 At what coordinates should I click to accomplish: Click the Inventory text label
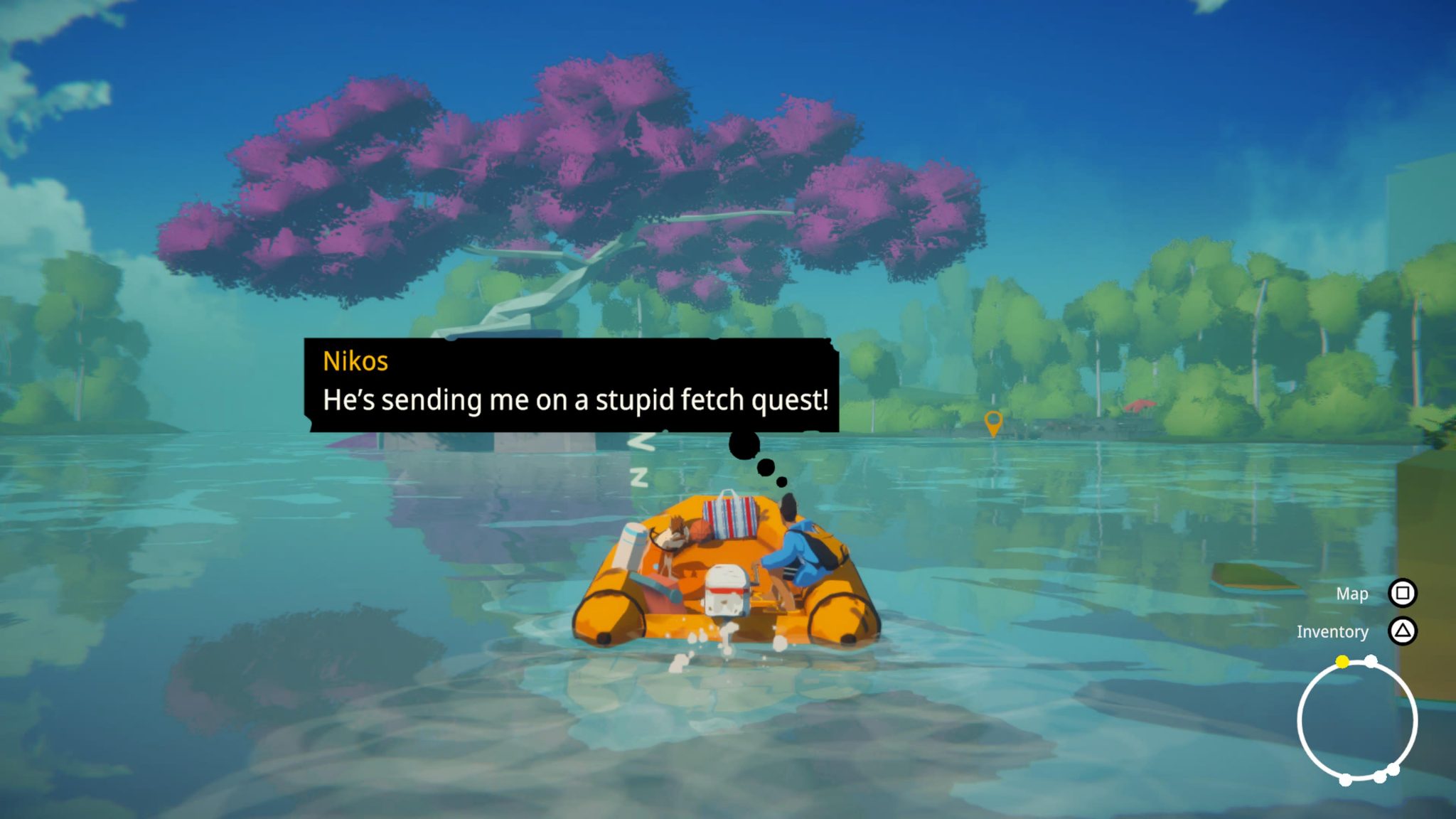pyautogui.click(x=1333, y=631)
